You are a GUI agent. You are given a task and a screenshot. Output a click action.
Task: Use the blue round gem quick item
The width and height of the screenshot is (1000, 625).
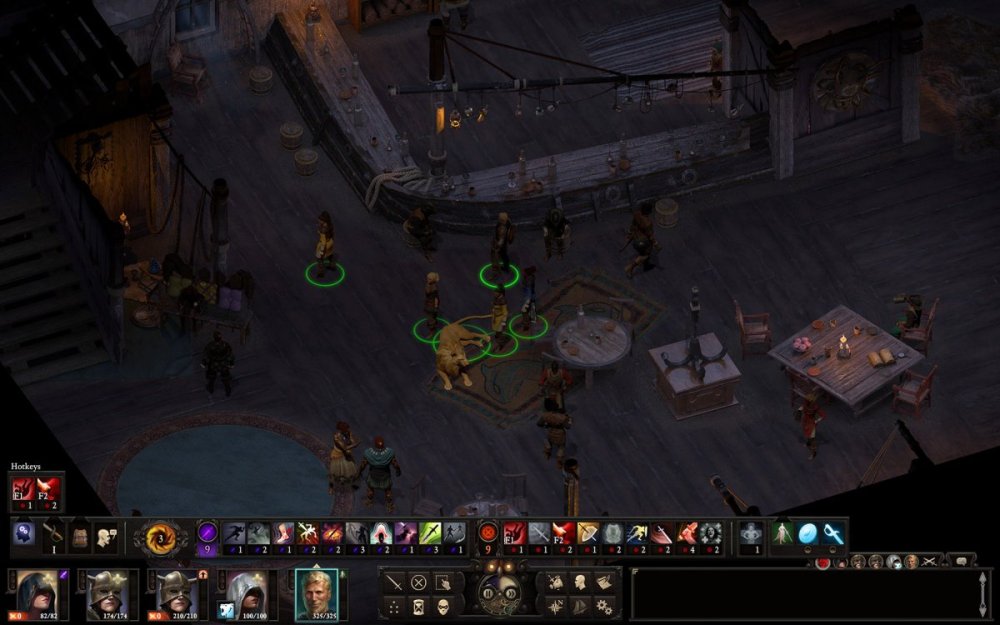(x=808, y=534)
